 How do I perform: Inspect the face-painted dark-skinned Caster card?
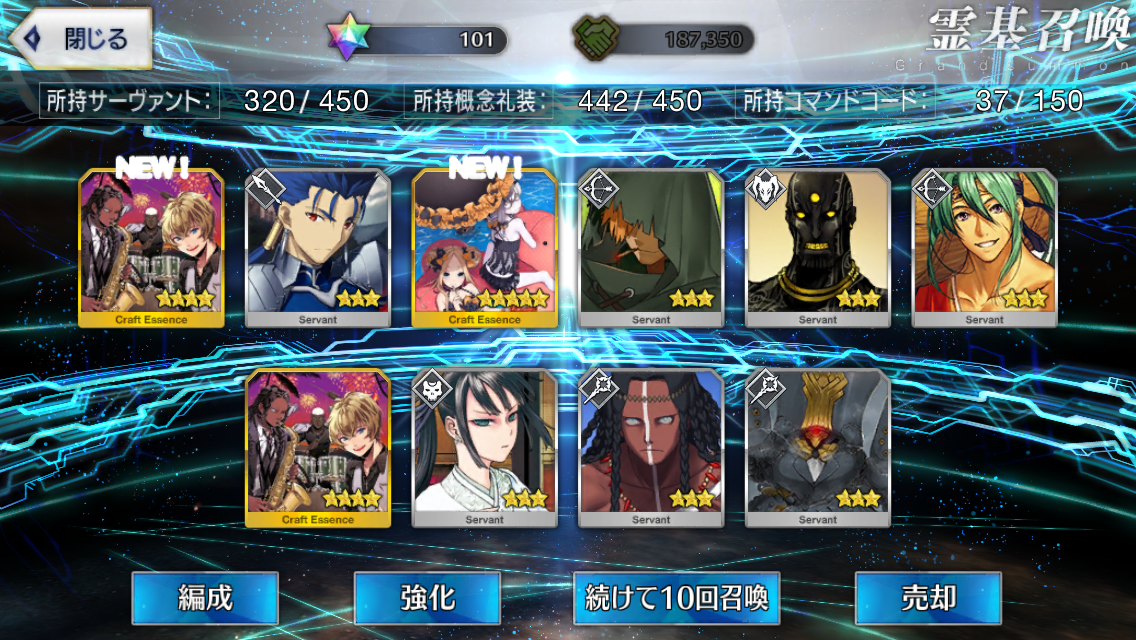coord(651,448)
